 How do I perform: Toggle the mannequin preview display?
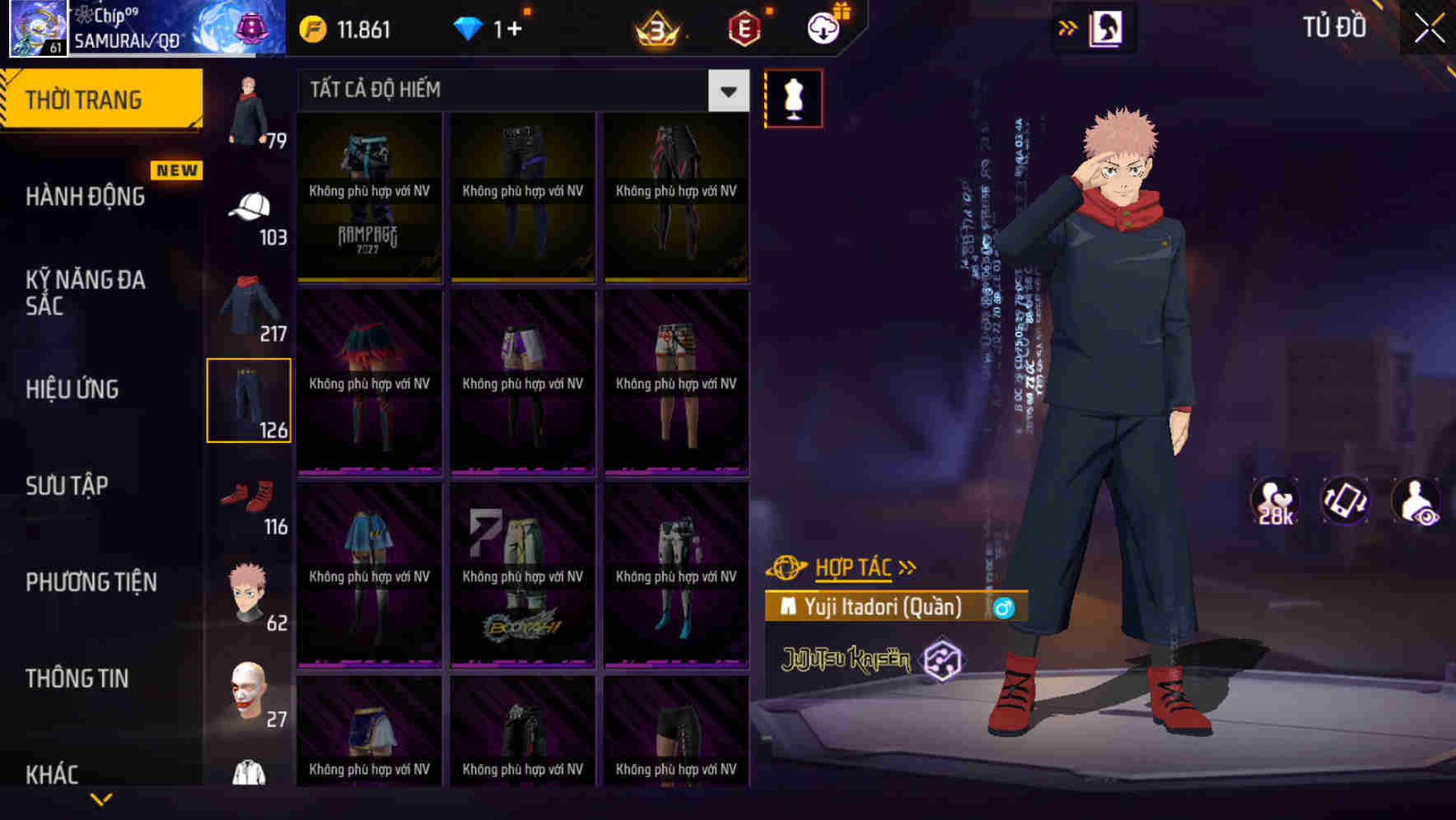coord(793,98)
